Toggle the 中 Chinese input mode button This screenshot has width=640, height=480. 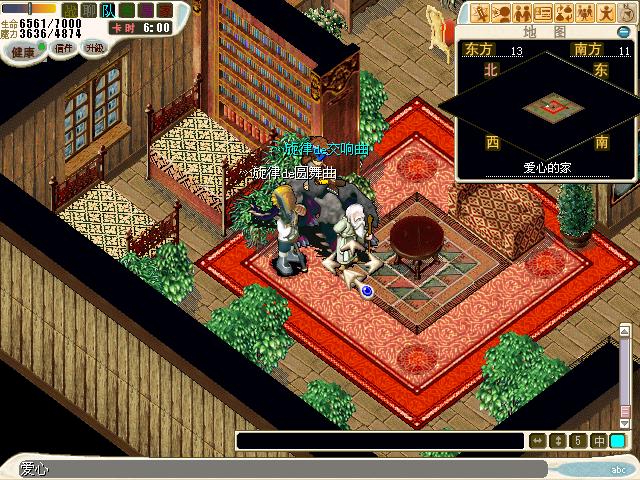pyautogui.click(x=598, y=441)
